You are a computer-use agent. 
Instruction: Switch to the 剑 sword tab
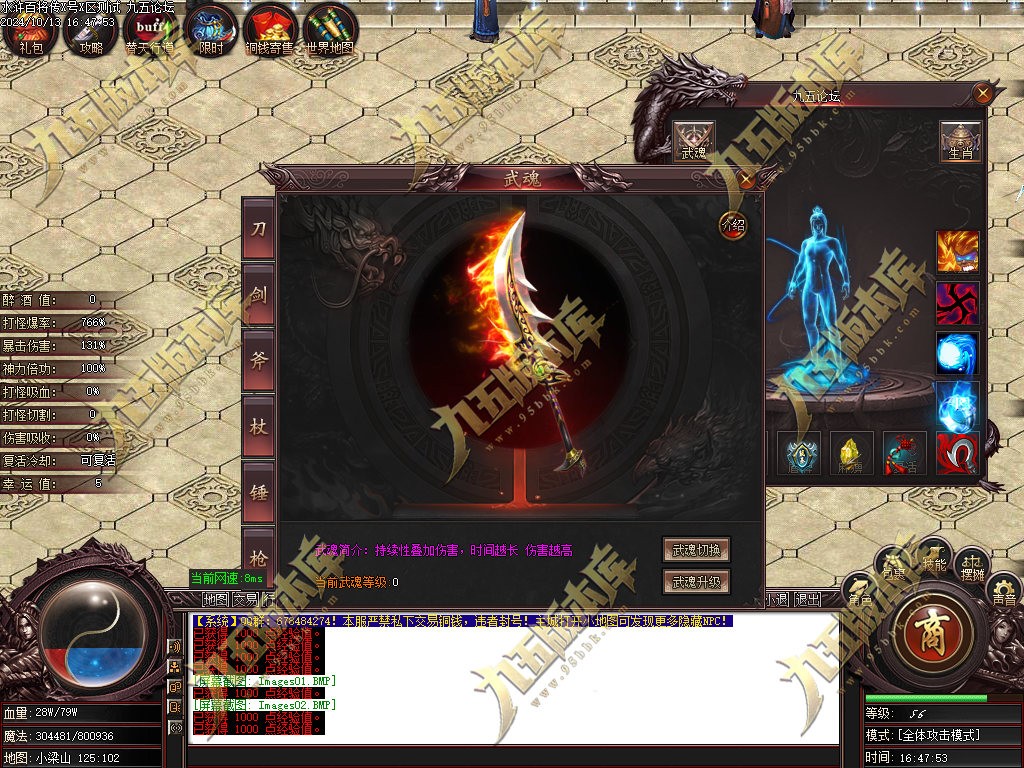pos(258,295)
